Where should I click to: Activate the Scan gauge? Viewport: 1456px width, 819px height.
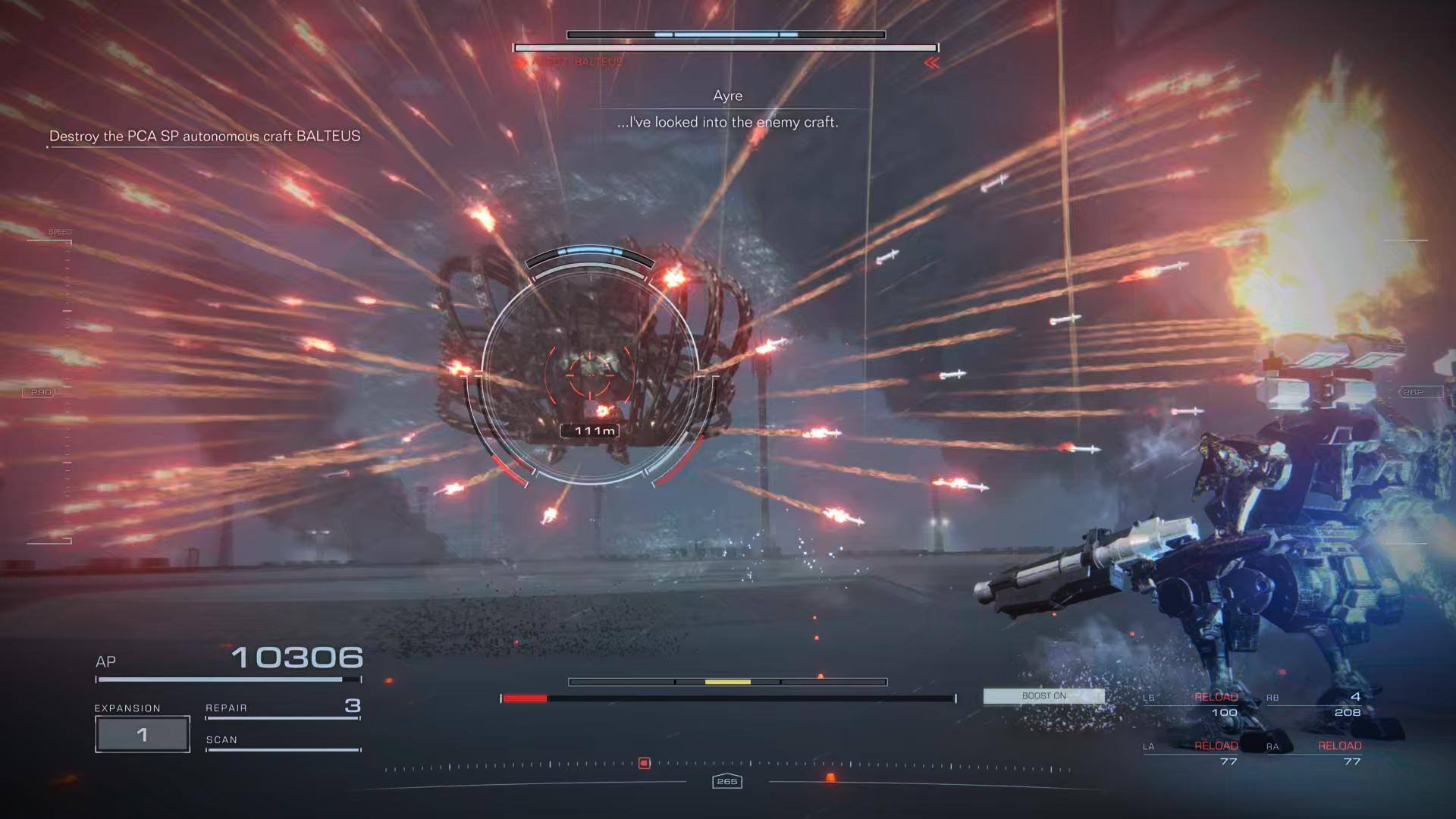pos(282,742)
